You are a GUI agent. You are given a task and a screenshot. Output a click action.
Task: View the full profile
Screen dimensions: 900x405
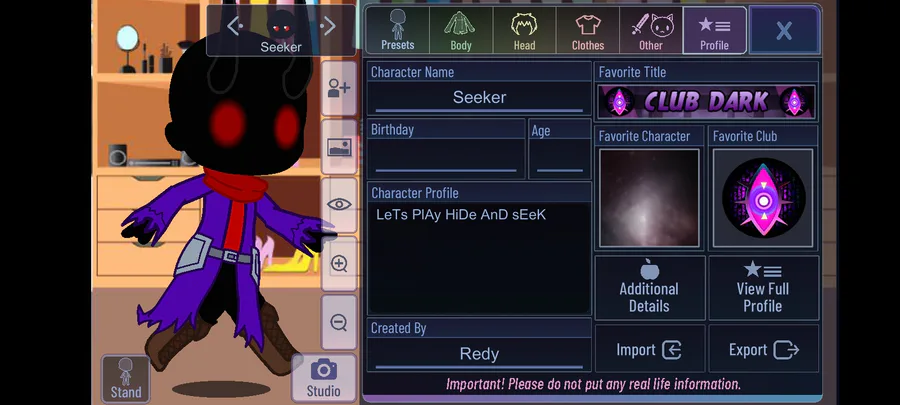coord(763,287)
